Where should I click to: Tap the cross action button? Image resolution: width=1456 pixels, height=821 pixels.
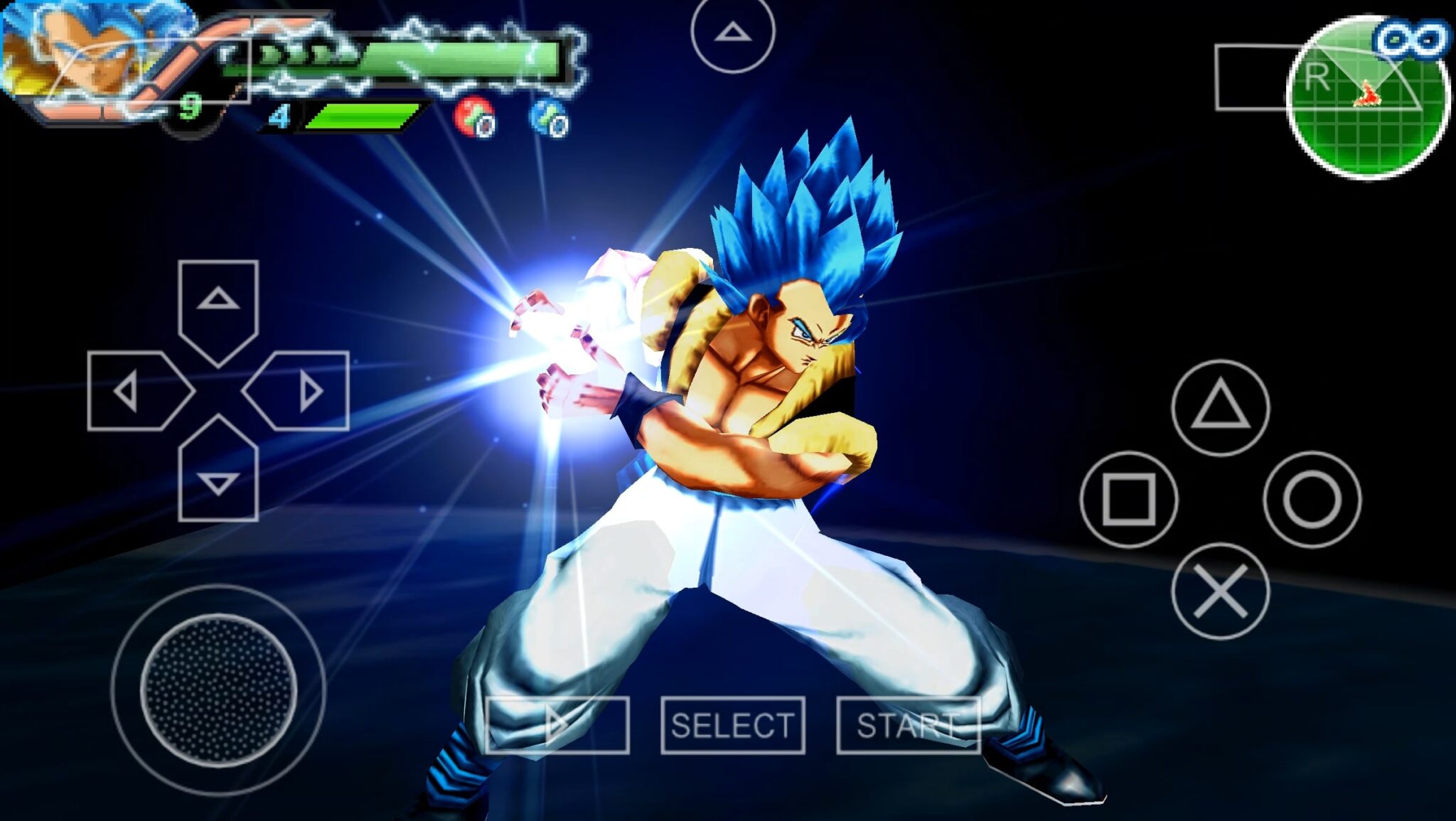pyautogui.click(x=1220, y=591)
